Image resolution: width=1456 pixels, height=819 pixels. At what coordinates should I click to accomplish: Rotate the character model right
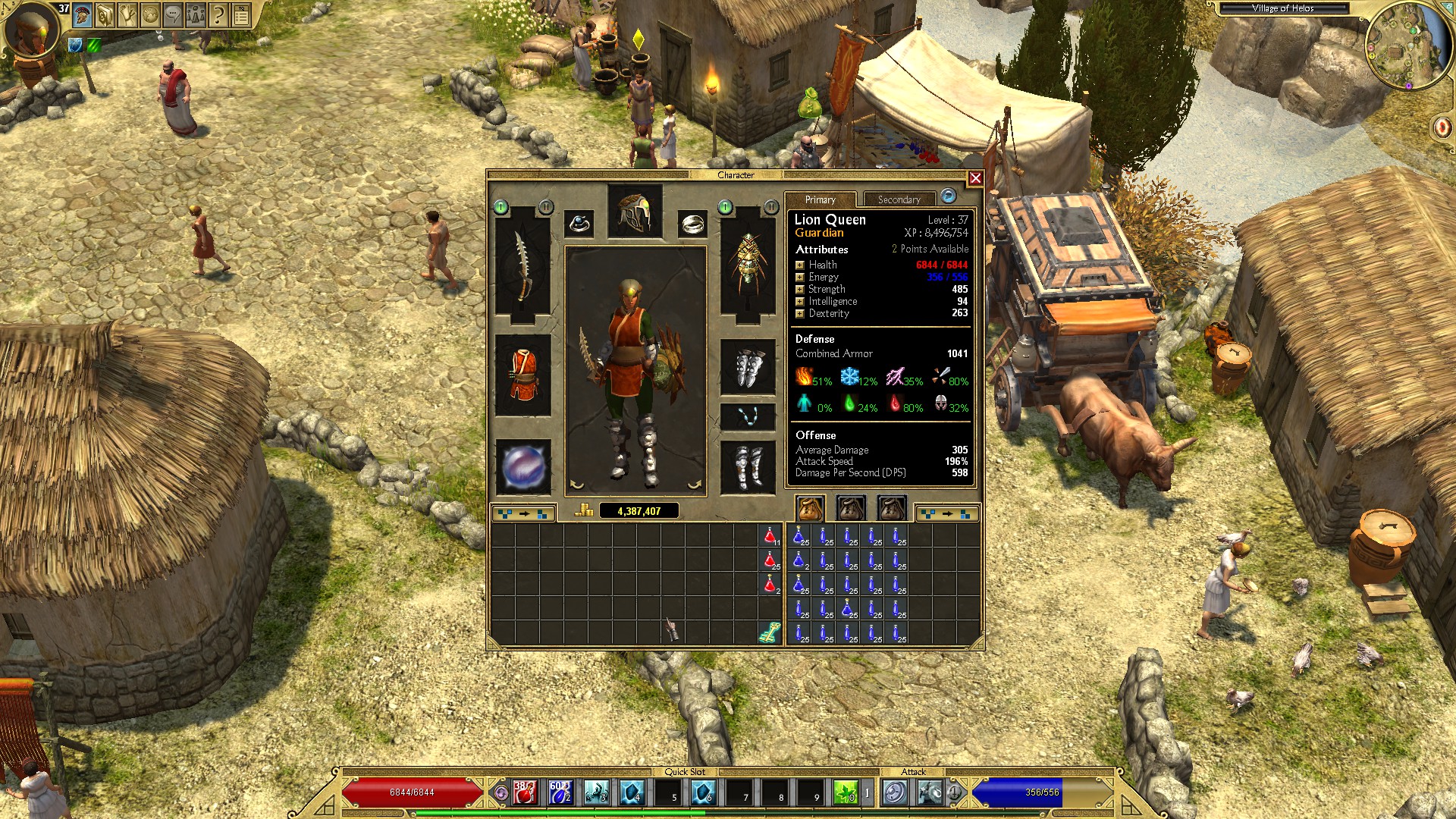pos(693,485)
